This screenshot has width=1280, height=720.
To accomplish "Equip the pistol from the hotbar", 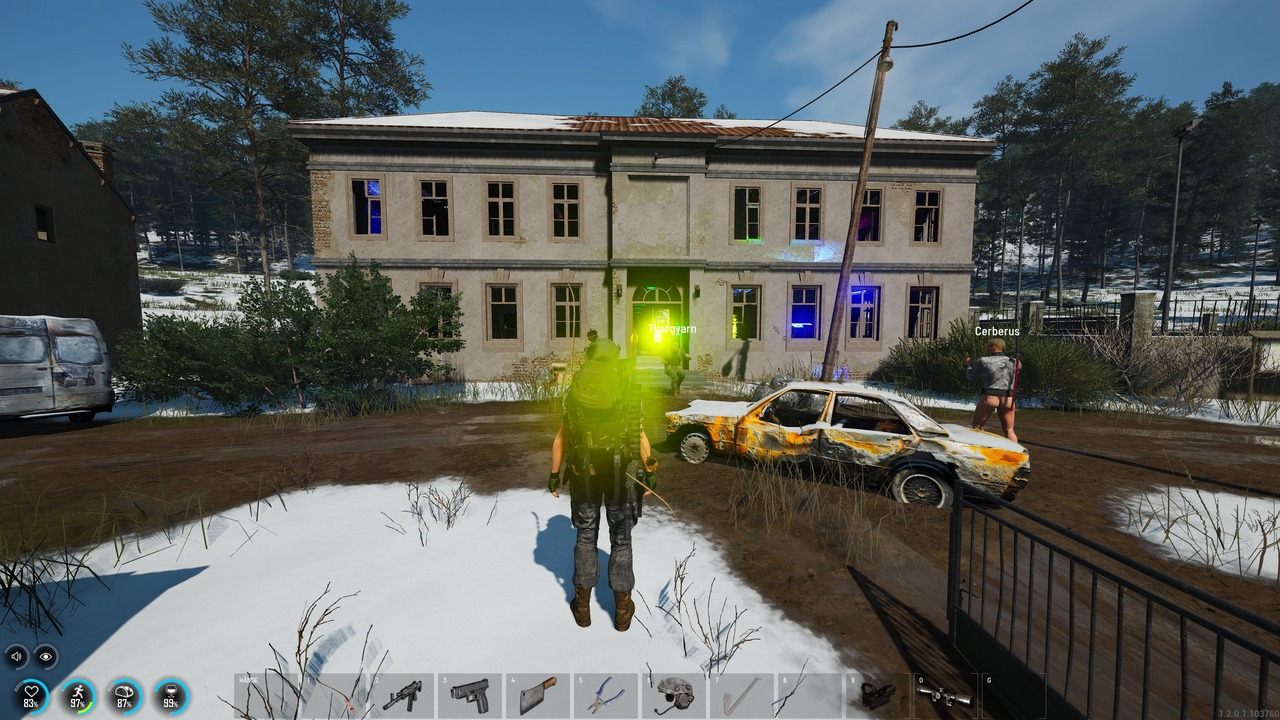I will 470,695.
